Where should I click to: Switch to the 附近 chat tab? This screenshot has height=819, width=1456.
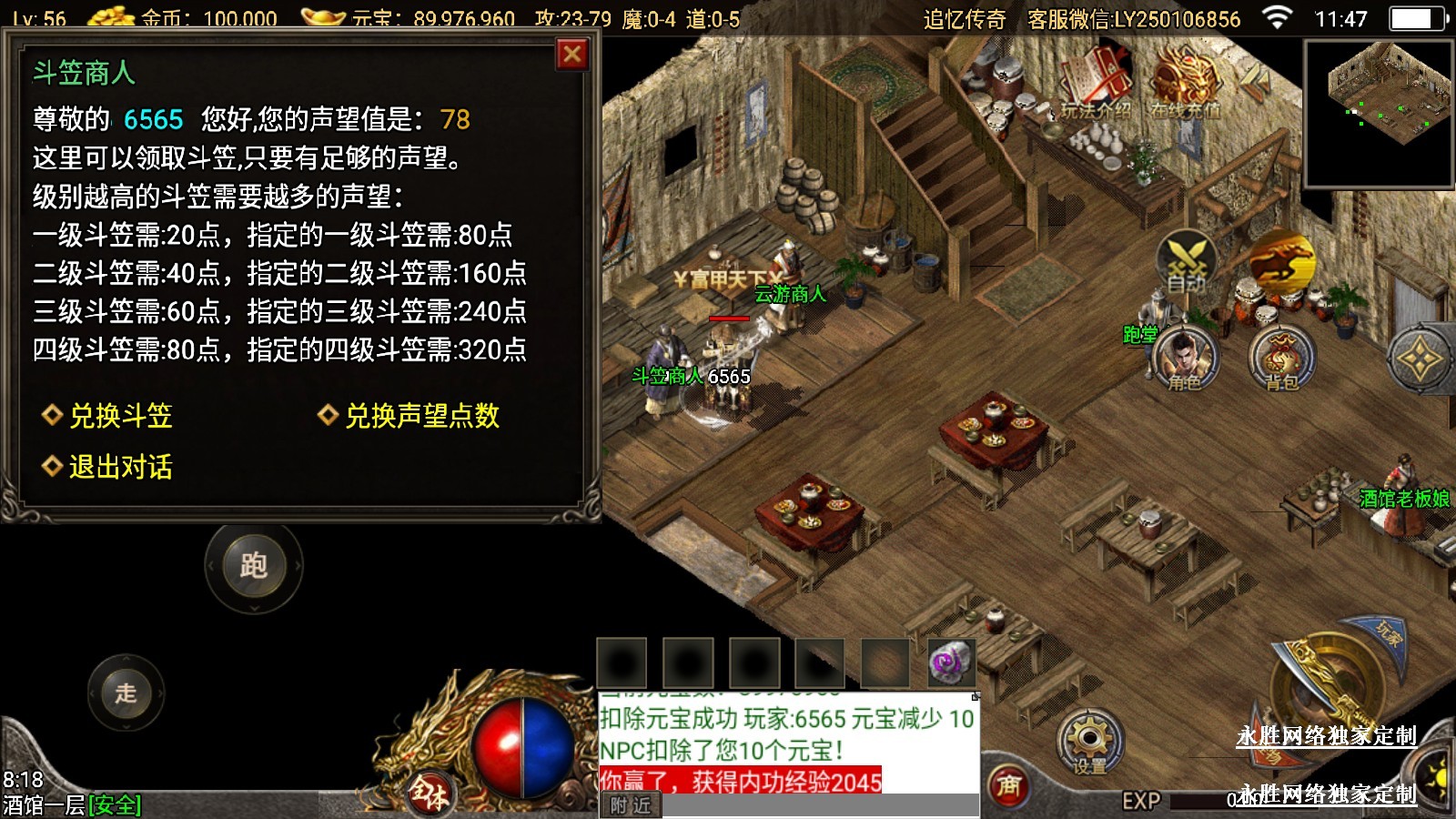(x=631, y=805)
